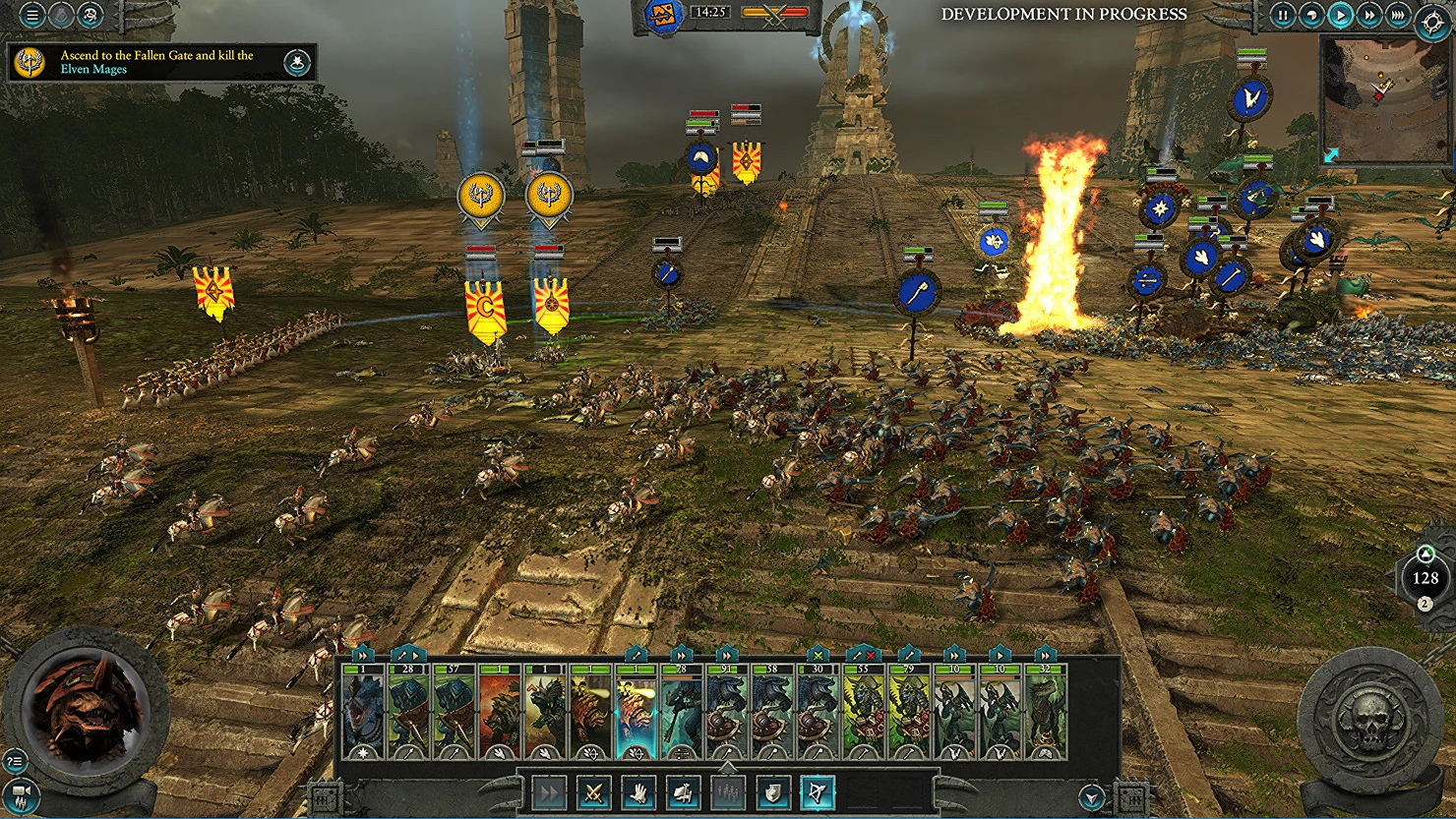Toggle guard mode shield button
1456x819 pixels.
(x=773, y=792)
